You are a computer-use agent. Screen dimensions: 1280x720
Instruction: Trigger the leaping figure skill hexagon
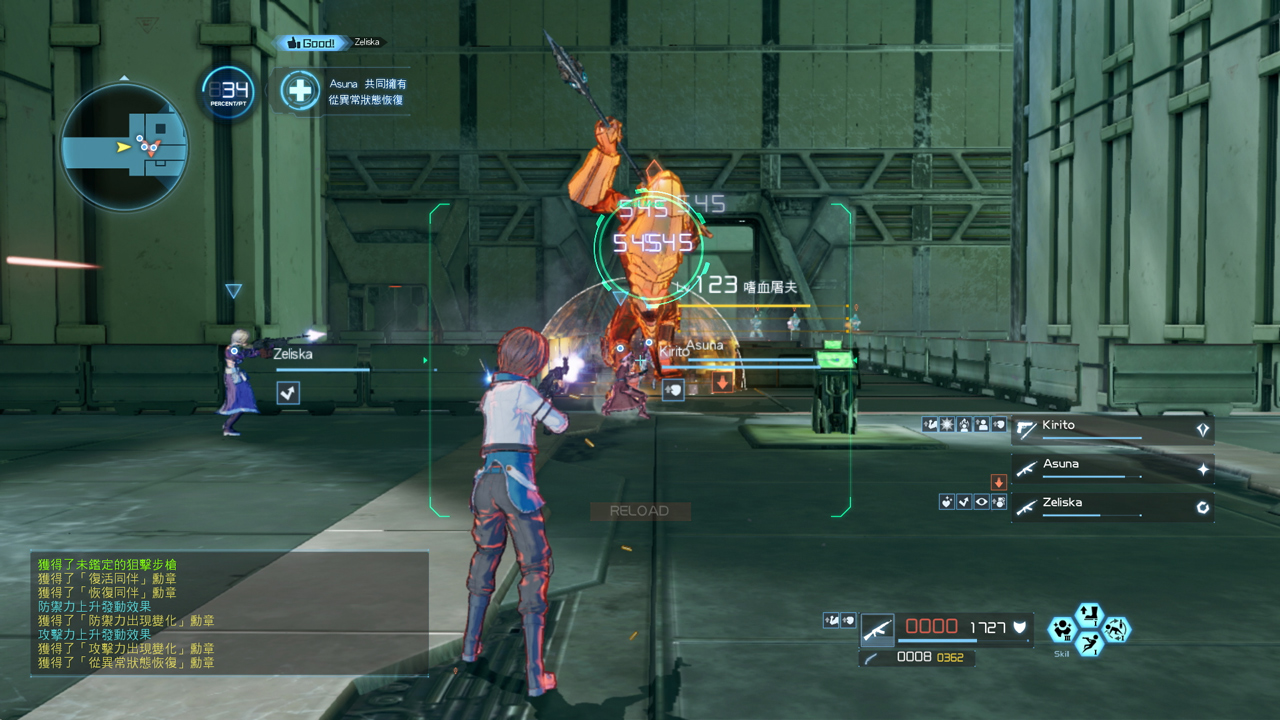1088,643
